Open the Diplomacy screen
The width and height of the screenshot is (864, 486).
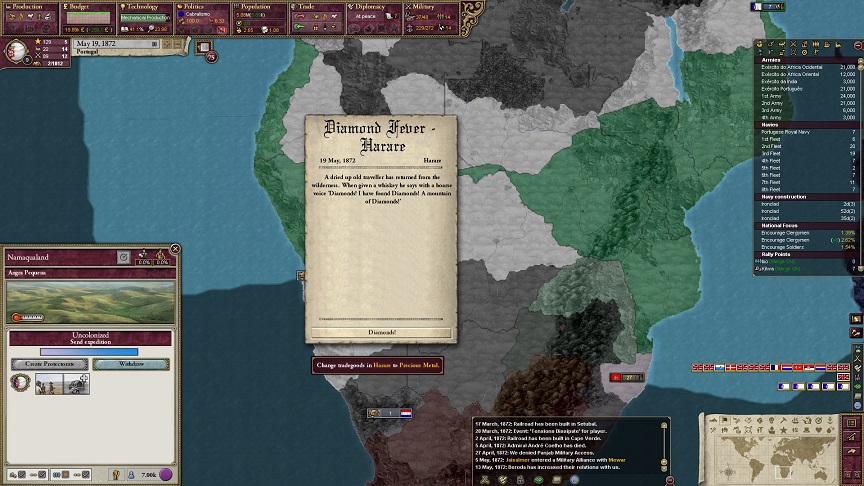point(376,6)
